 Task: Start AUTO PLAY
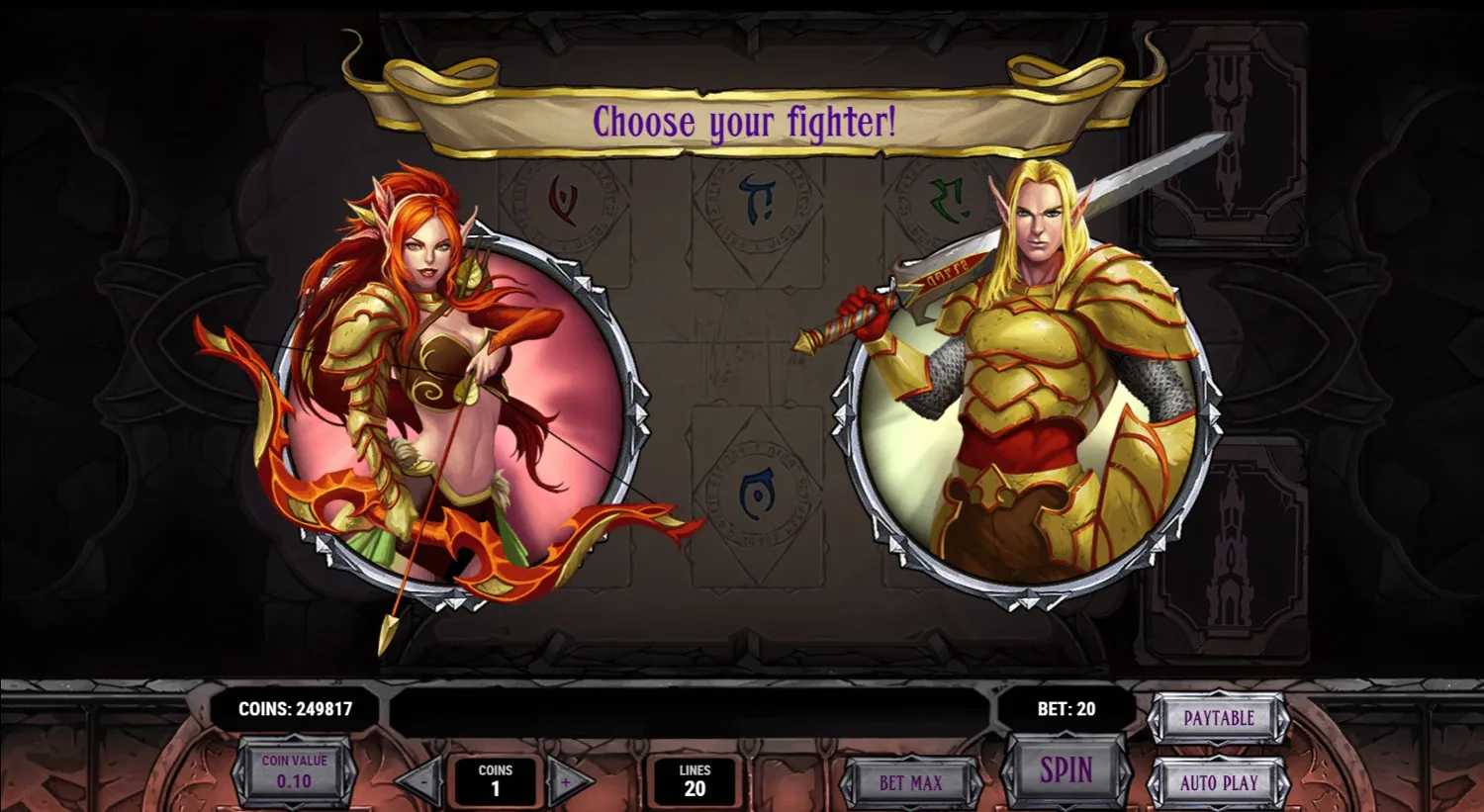[x=1220, y=782]
